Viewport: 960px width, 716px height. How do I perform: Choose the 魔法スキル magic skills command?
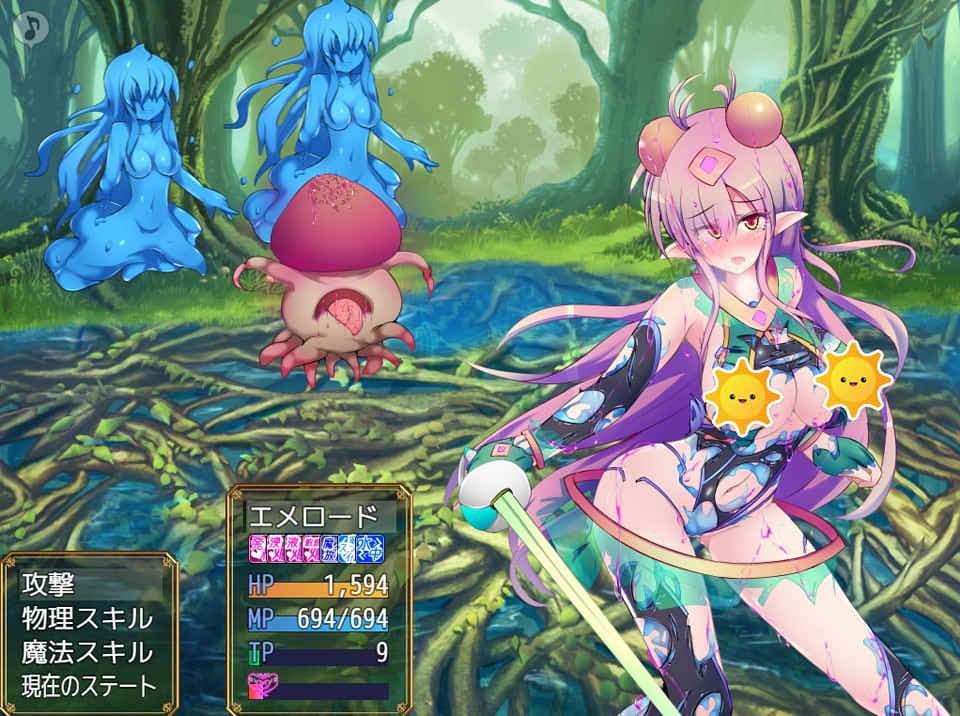pyautogui.click(x=87, y=652)
